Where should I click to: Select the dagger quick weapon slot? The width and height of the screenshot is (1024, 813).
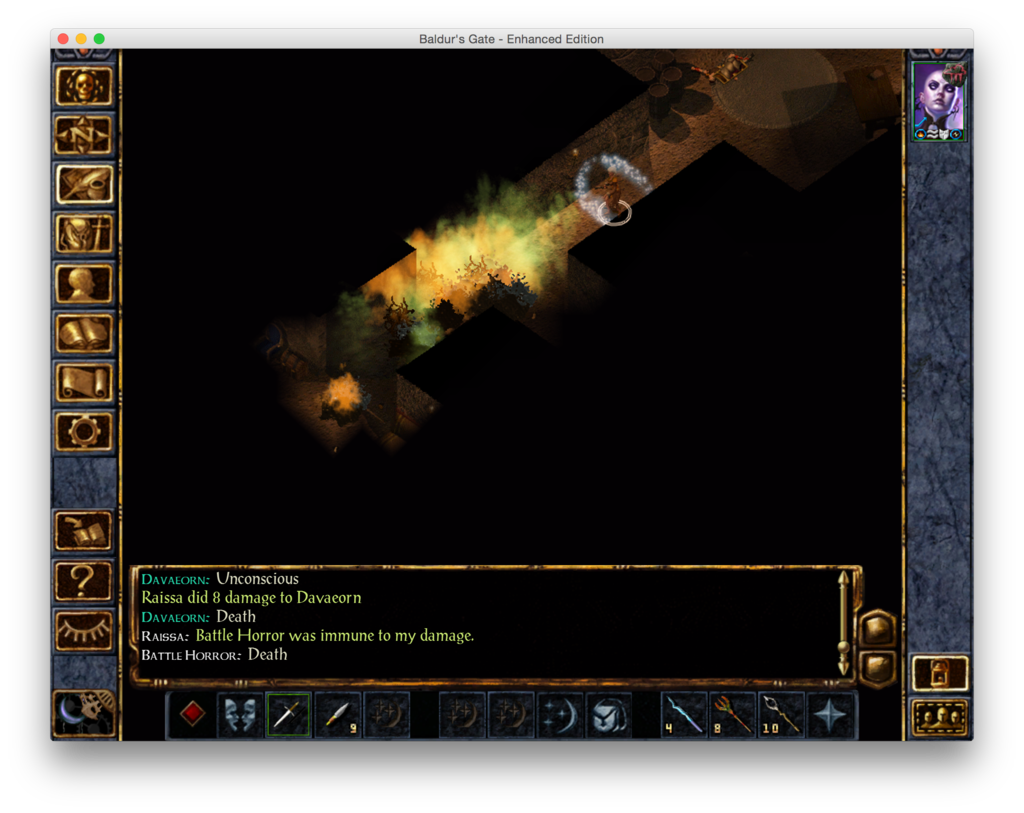tap(288, 715)
